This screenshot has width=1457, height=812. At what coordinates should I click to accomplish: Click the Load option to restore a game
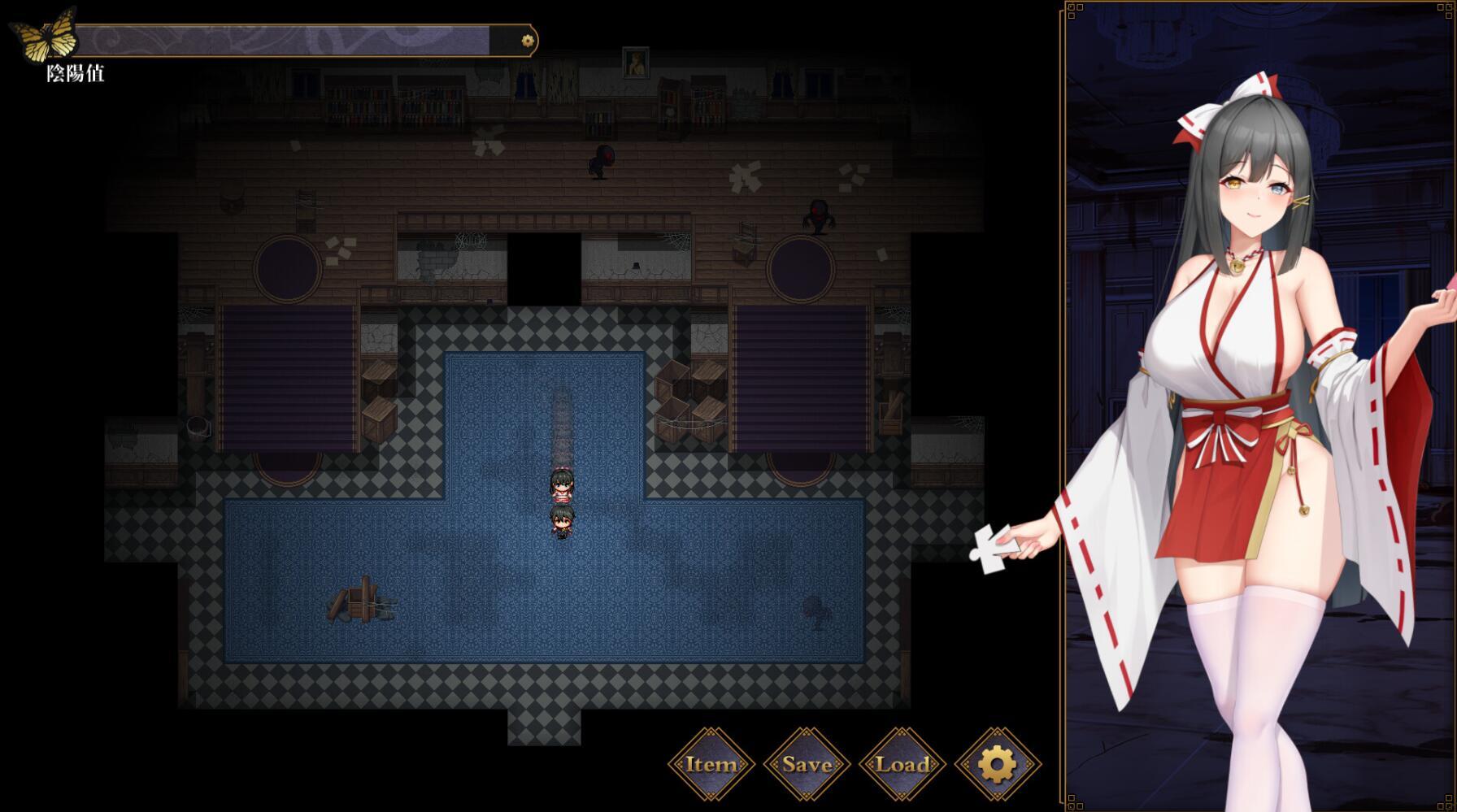pyautogui.click(x=902, y=765)
